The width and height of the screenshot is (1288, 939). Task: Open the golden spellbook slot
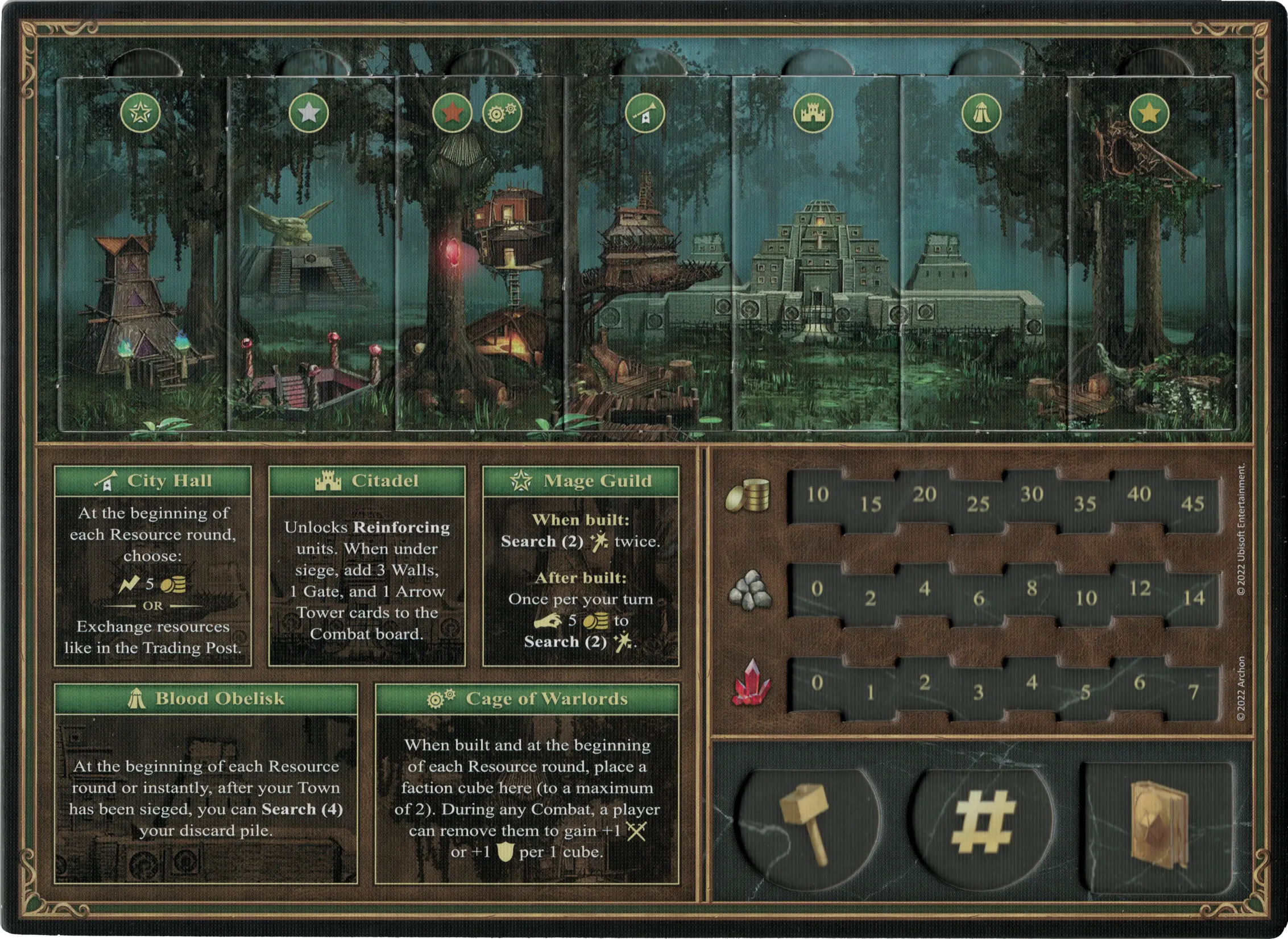[x=1158, y=821]
